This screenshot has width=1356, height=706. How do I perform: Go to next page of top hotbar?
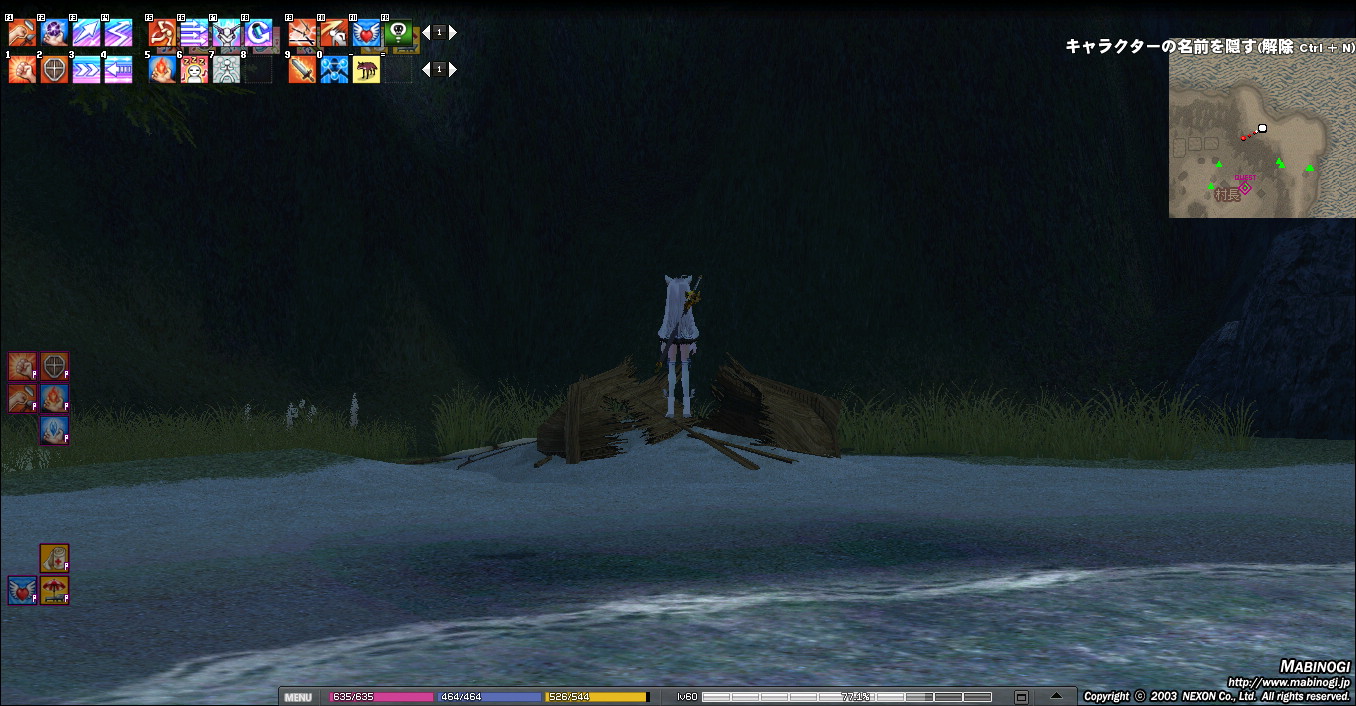pyautogui.click(x=453, y=33)
